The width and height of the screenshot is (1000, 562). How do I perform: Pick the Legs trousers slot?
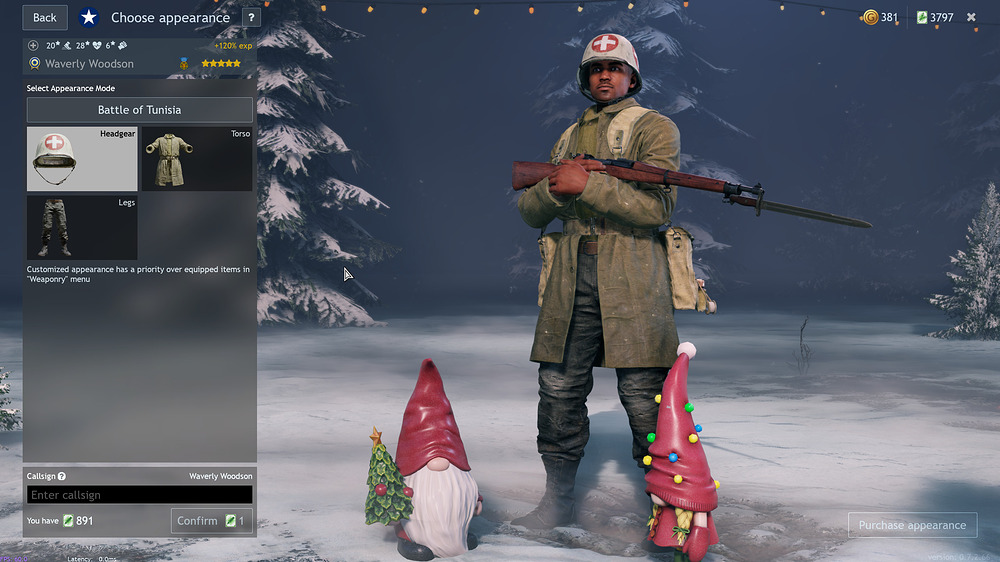pyautogui.click(x=82, y=228)
